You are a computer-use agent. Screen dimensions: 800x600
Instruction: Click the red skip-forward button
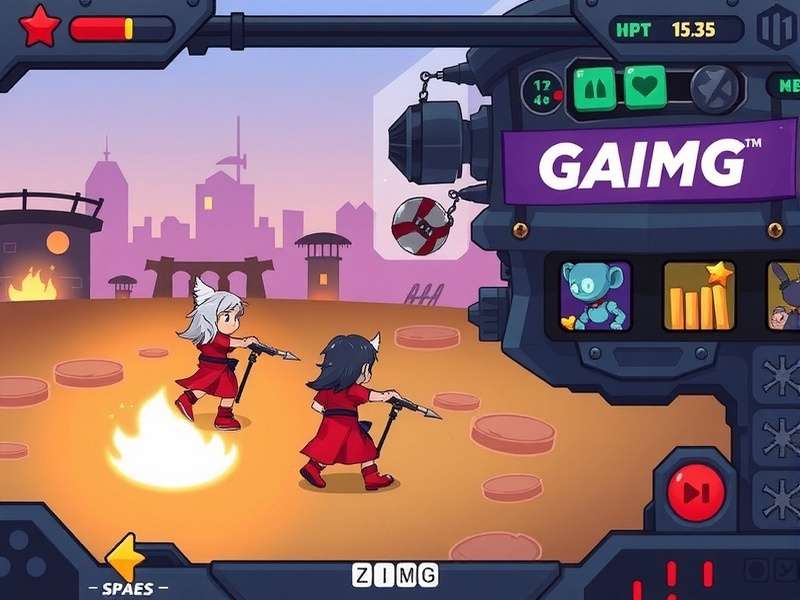[x=691, y=491]
